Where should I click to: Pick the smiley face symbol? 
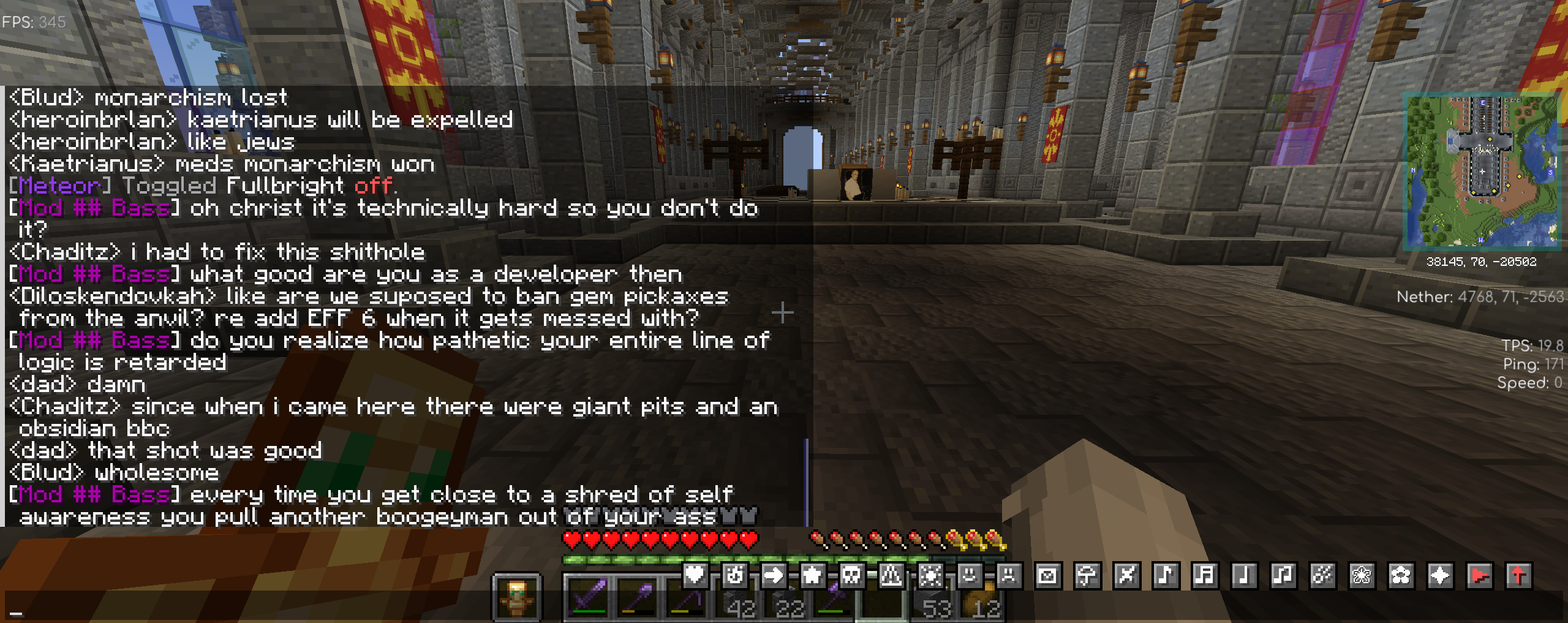tap(970, 575)
